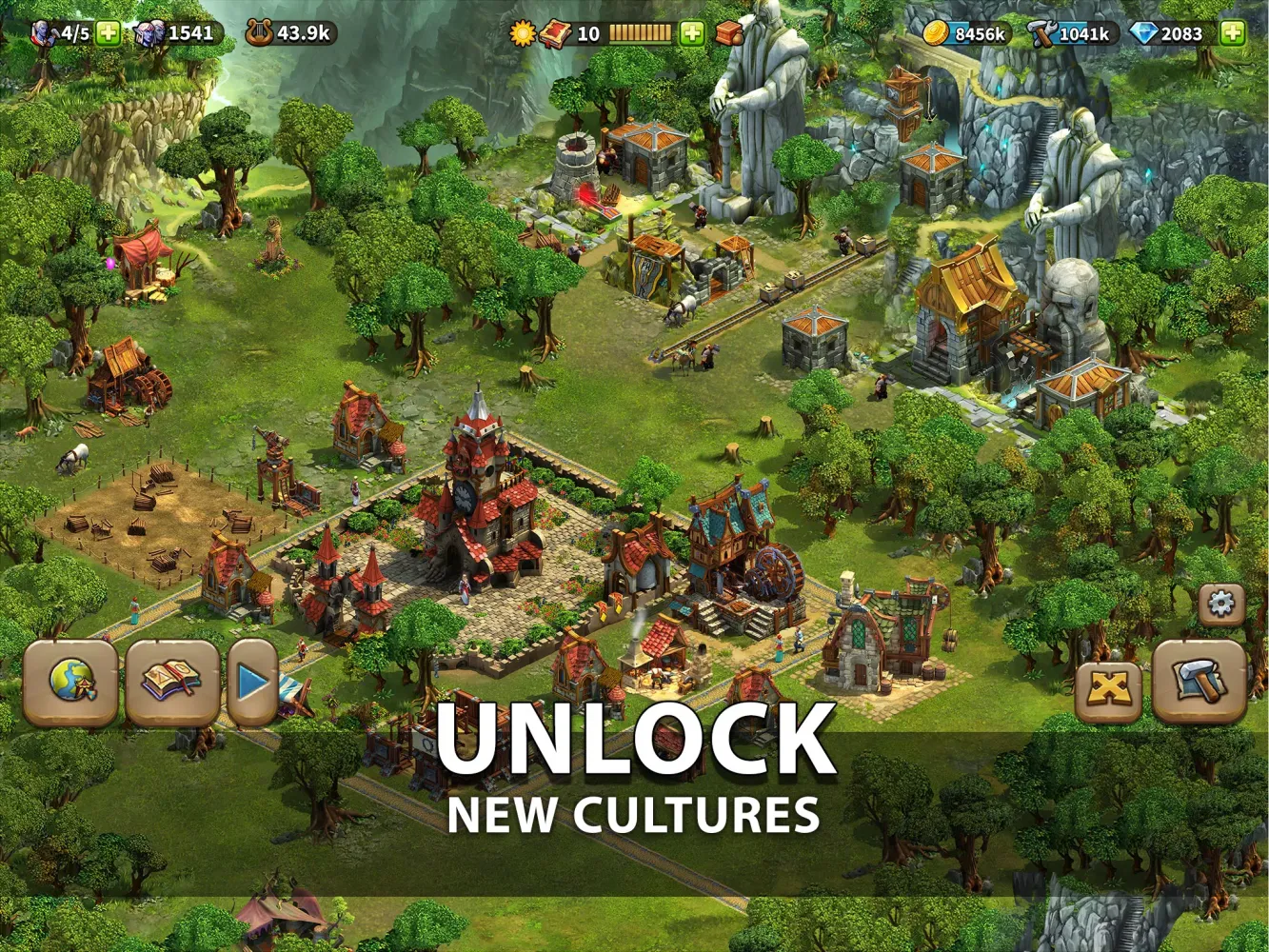Open the build menu hammer icon
This screenshot has height=952, width=1269.
click(x=1198, y=683)
